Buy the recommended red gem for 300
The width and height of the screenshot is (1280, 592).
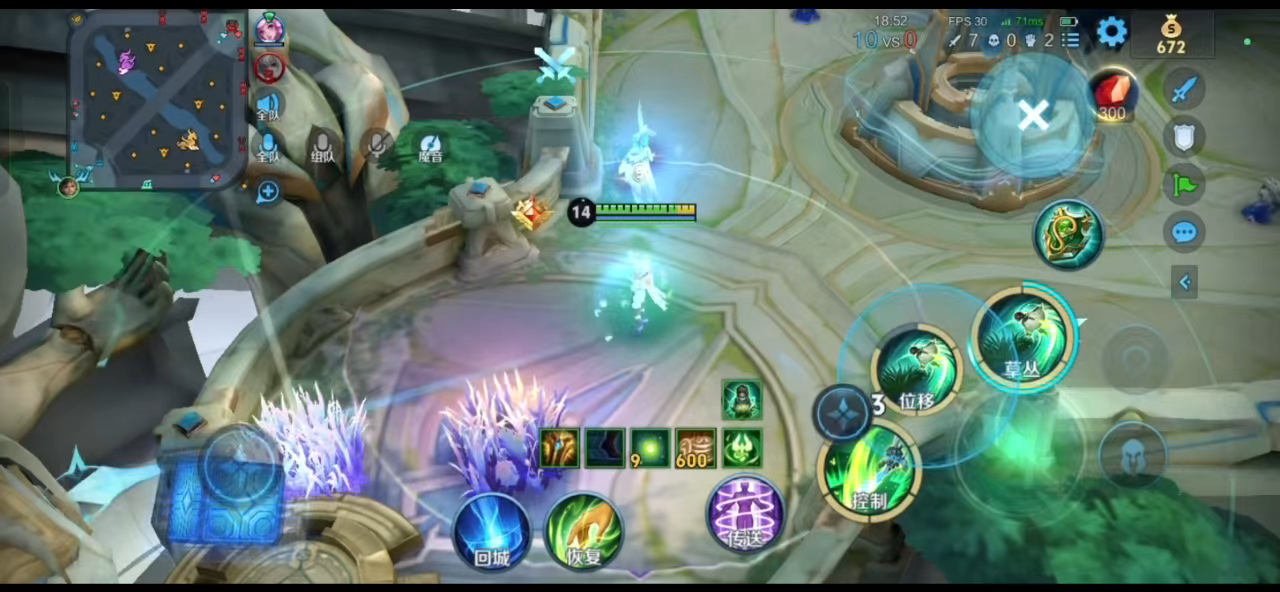1112,94
